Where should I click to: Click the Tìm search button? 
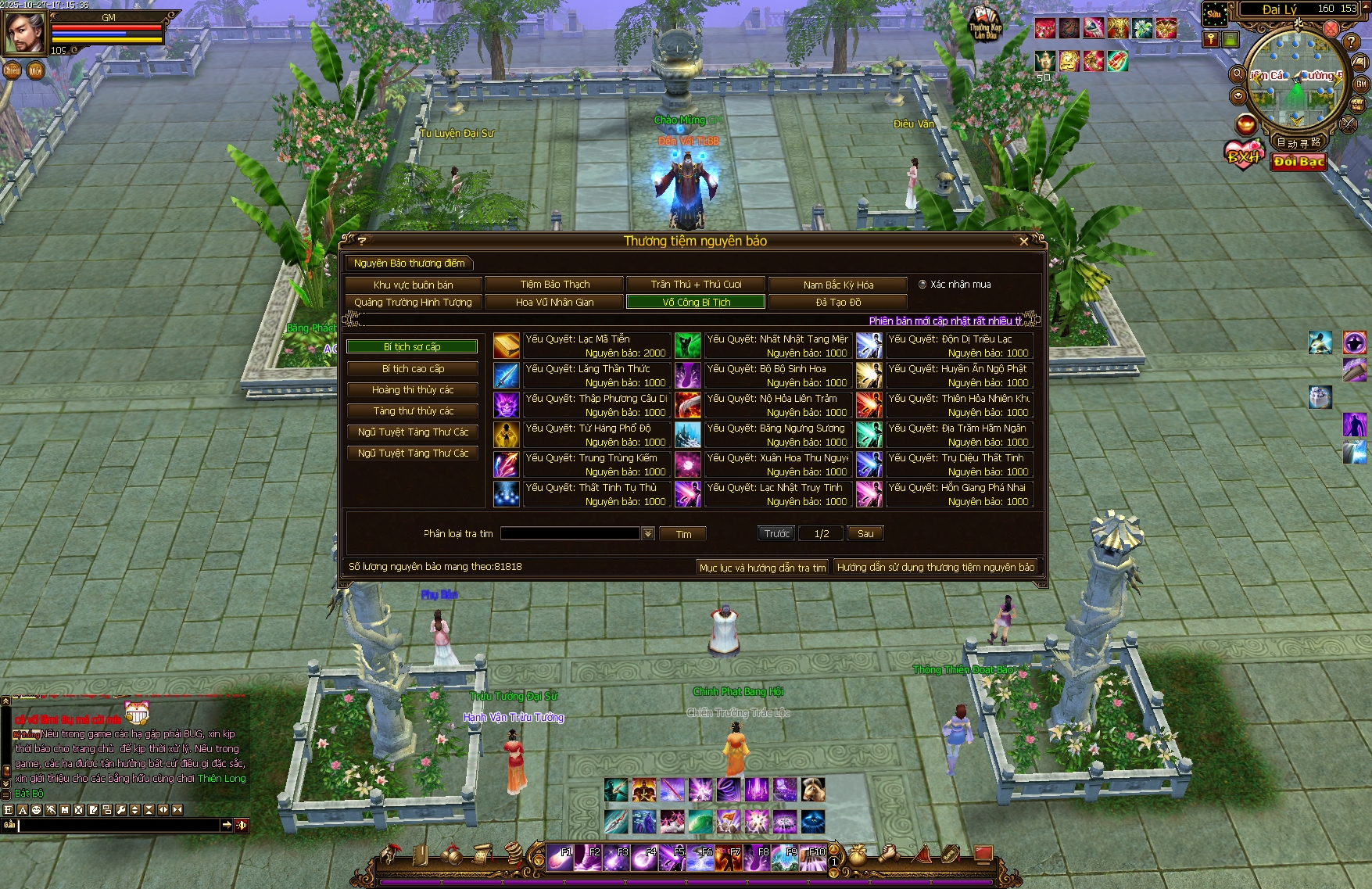point(683,534)
